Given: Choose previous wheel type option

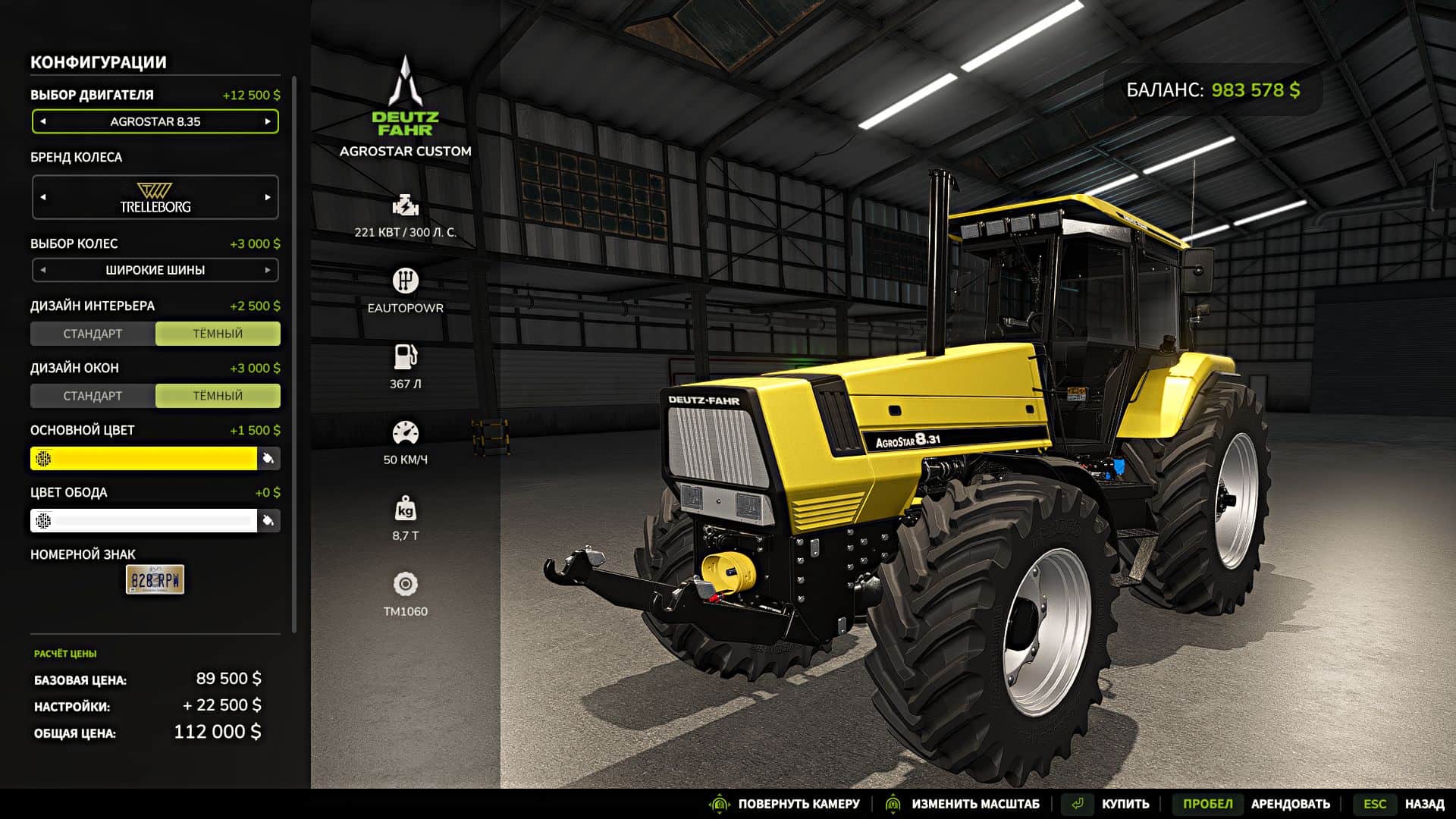Looking at the screenshot, I should coord(43,270).
